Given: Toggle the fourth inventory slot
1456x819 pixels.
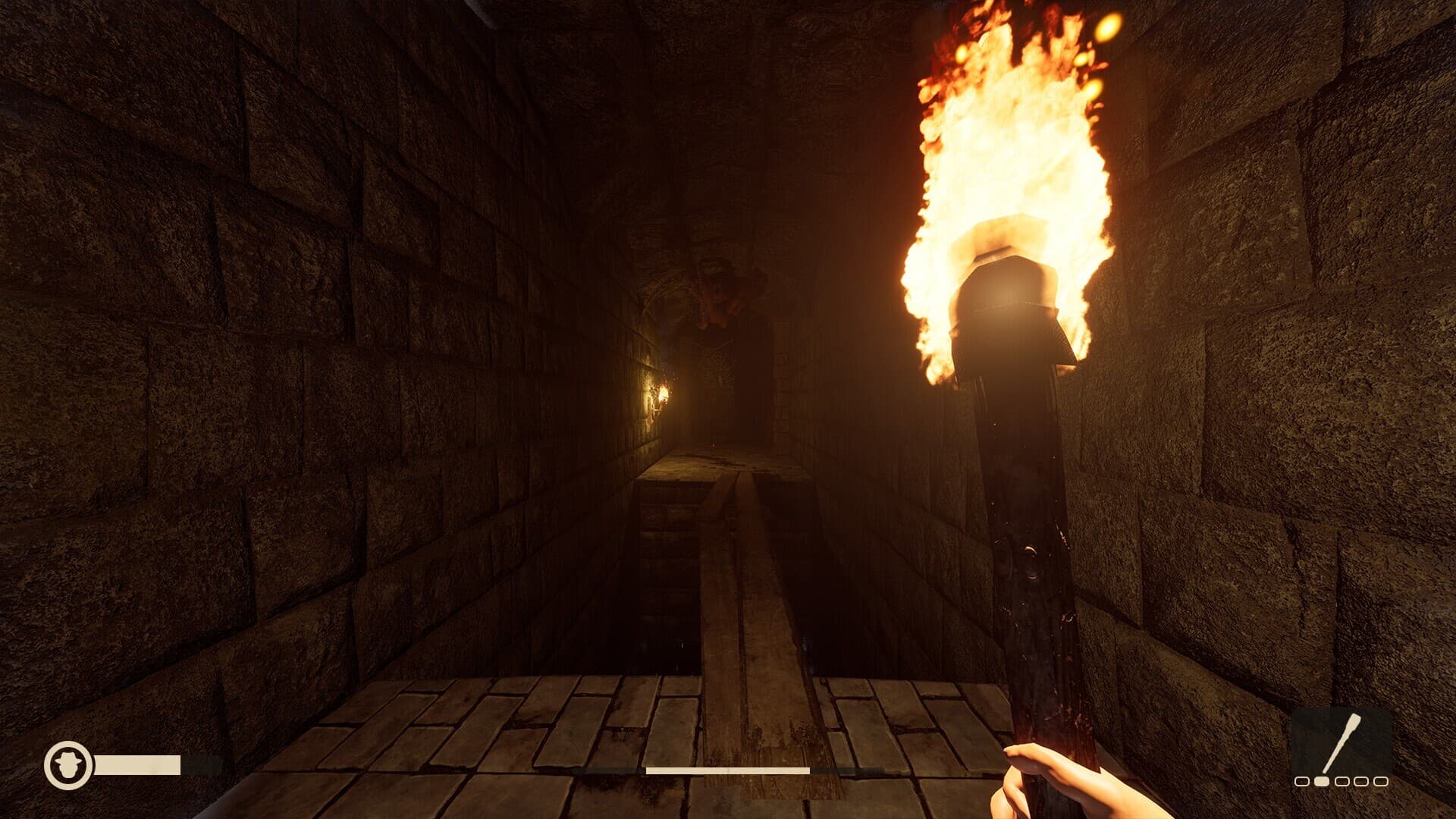Looking at the screenshot, I should (x=1361, y=780).
